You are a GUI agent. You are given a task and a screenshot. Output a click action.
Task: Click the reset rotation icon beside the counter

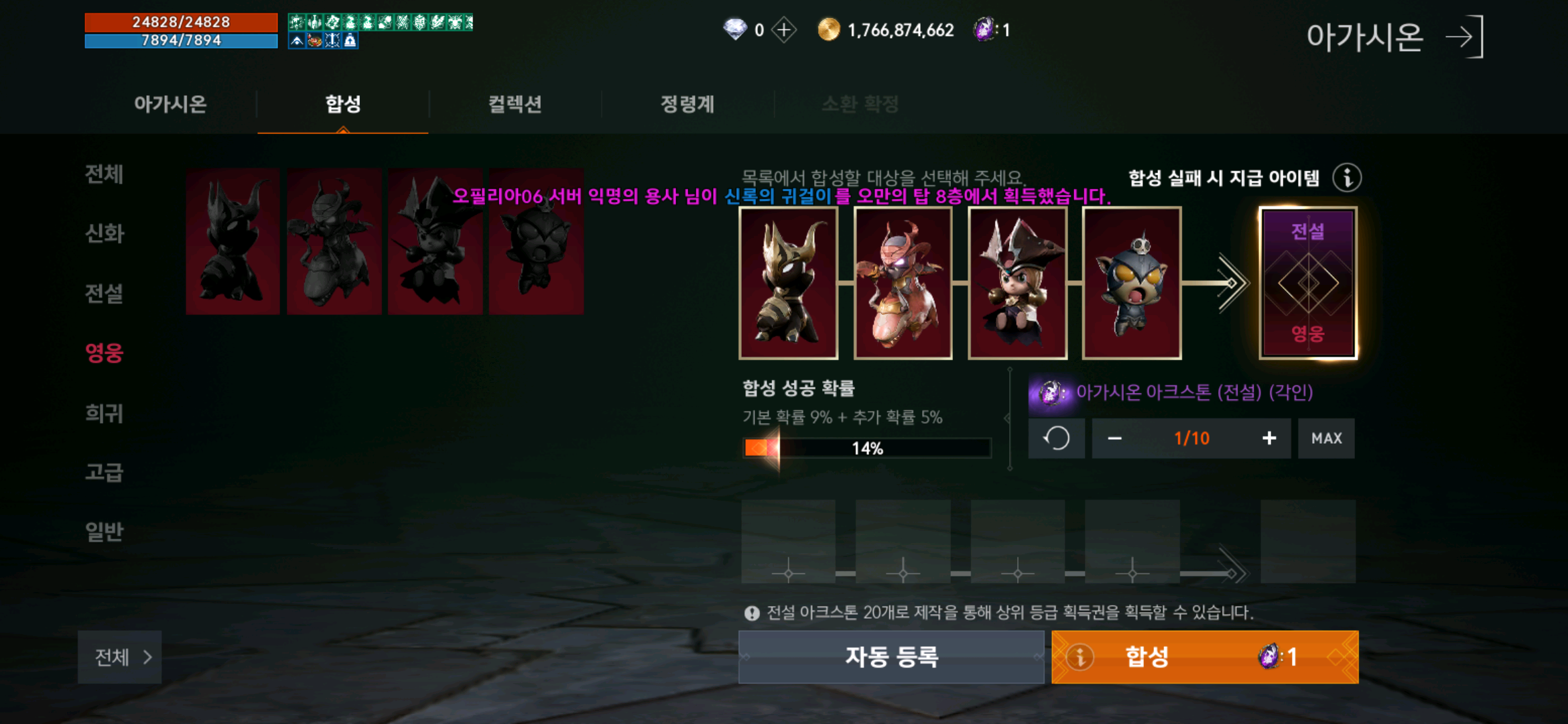coord(1057,438)
